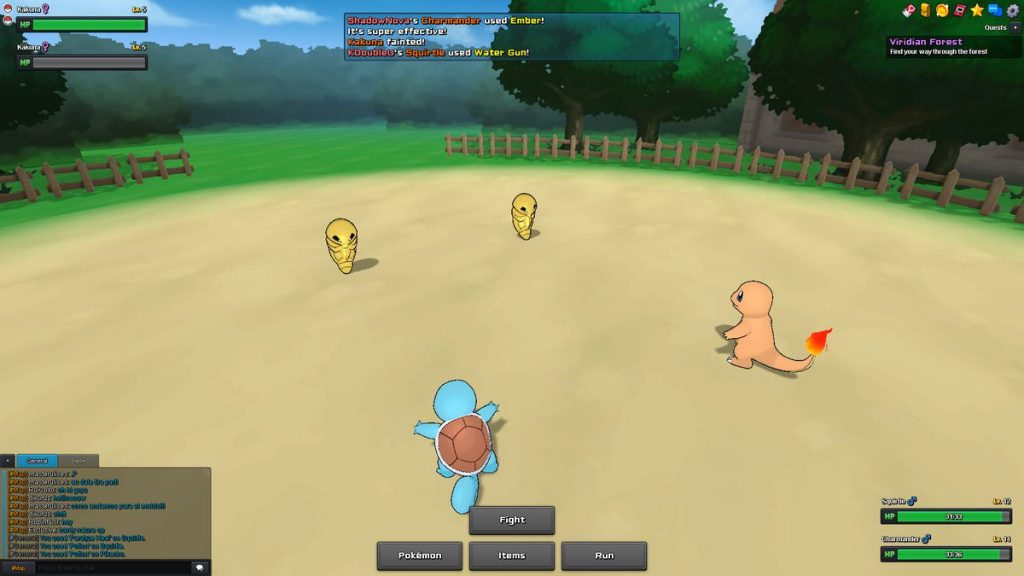This screenshot has height=576, width=1024.
Task: Choose the Fight command
Action: [511, 520]
